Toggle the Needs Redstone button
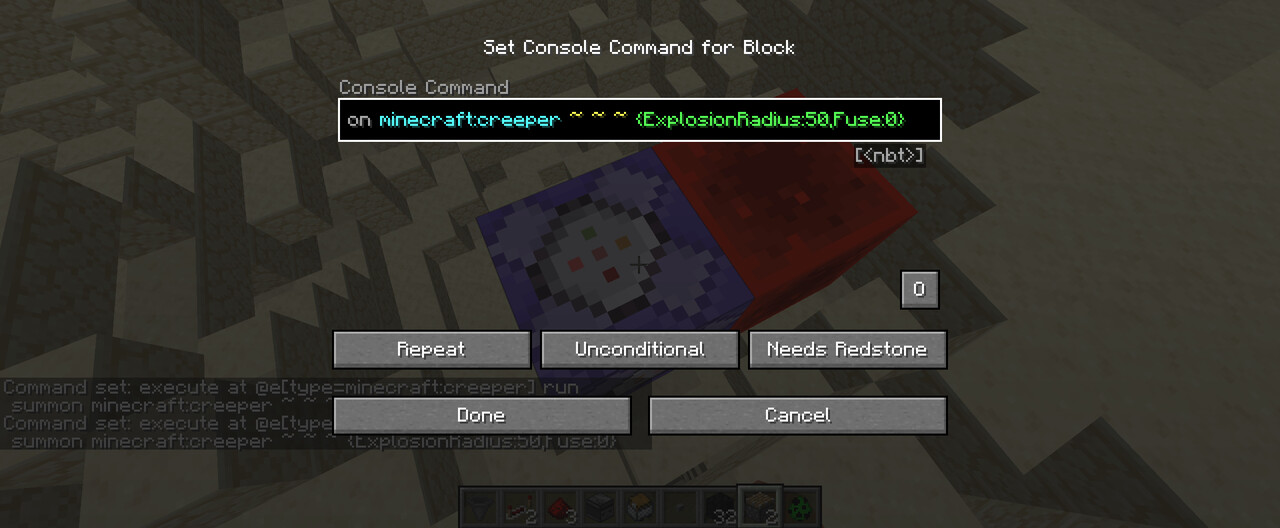 (x=847, y=350)
